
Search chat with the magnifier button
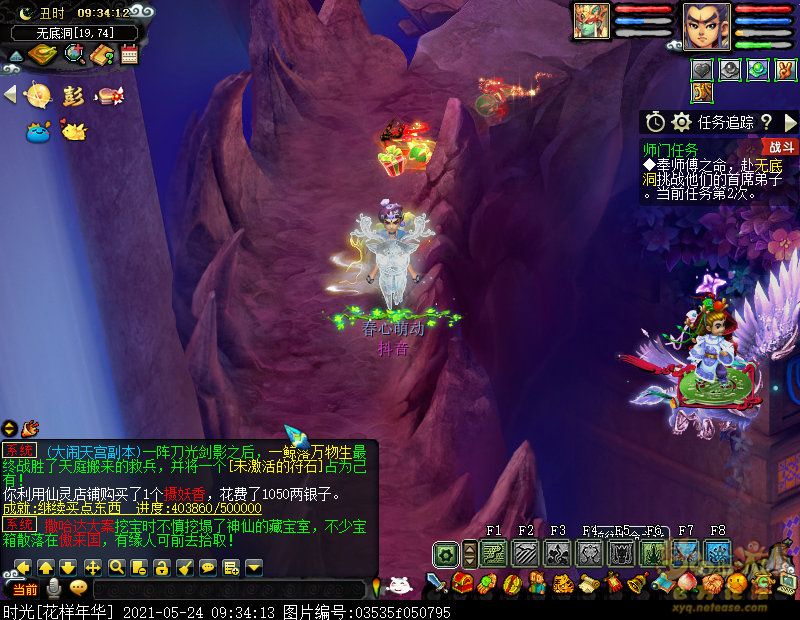(x=116, y=567)
